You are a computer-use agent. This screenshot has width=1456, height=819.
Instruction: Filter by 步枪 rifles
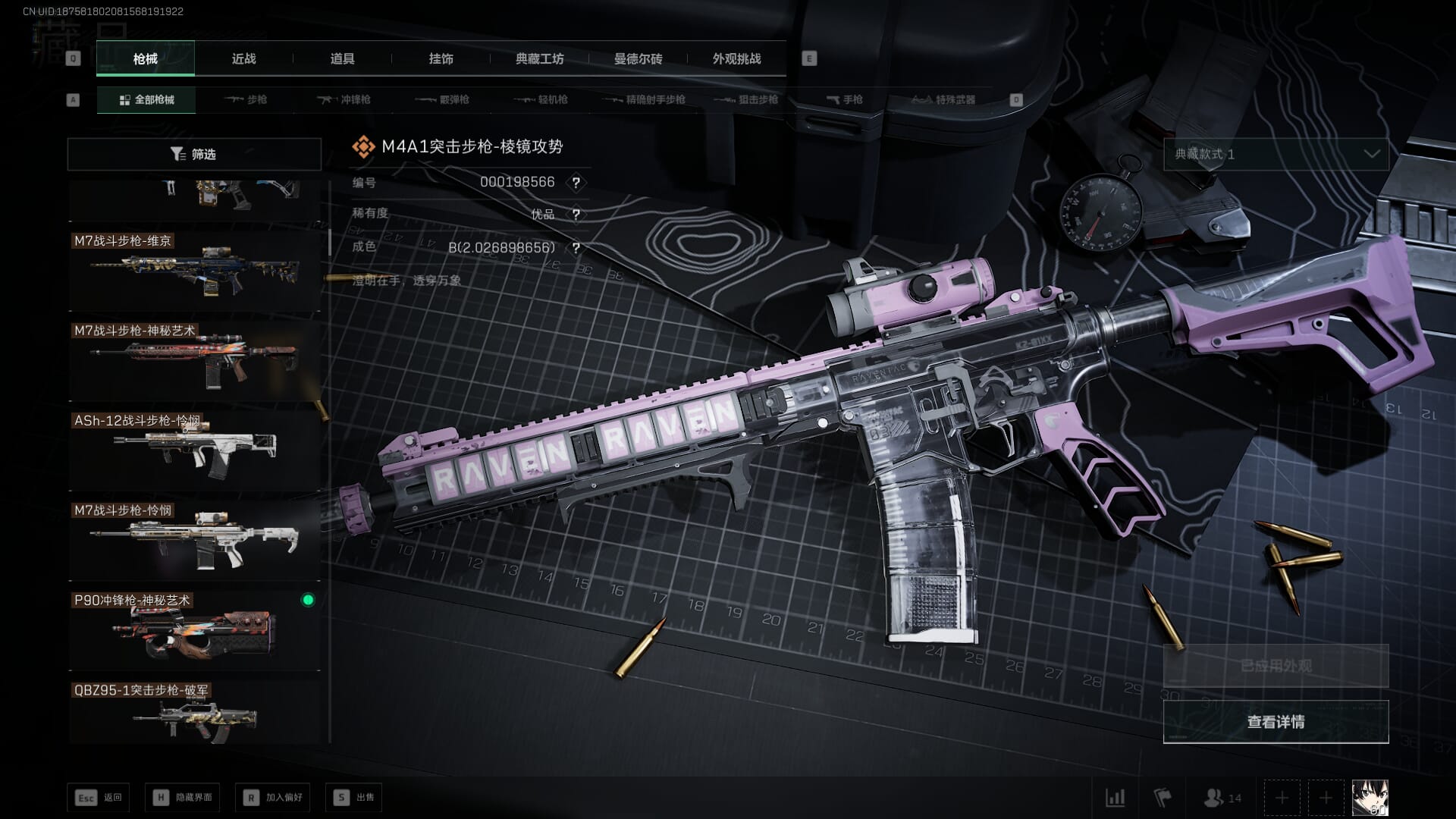point(246,100)
